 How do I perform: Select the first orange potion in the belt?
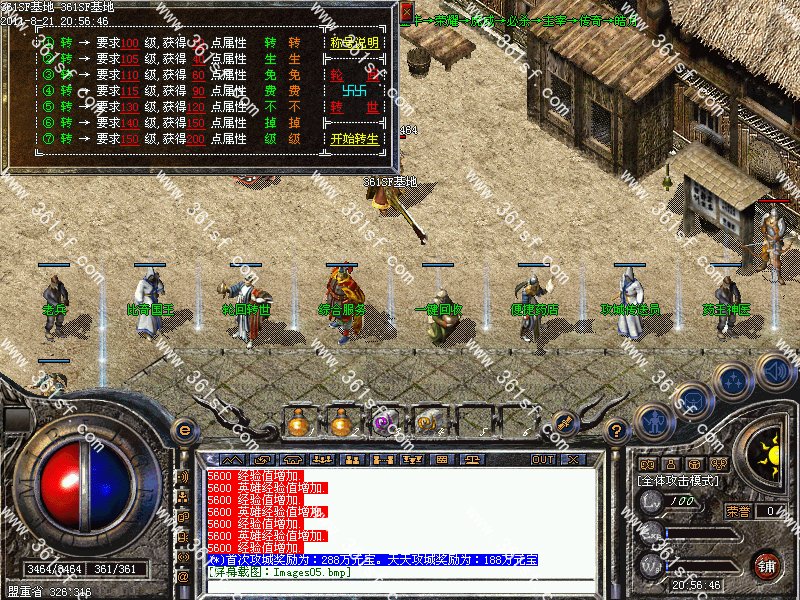coord(298,423)
